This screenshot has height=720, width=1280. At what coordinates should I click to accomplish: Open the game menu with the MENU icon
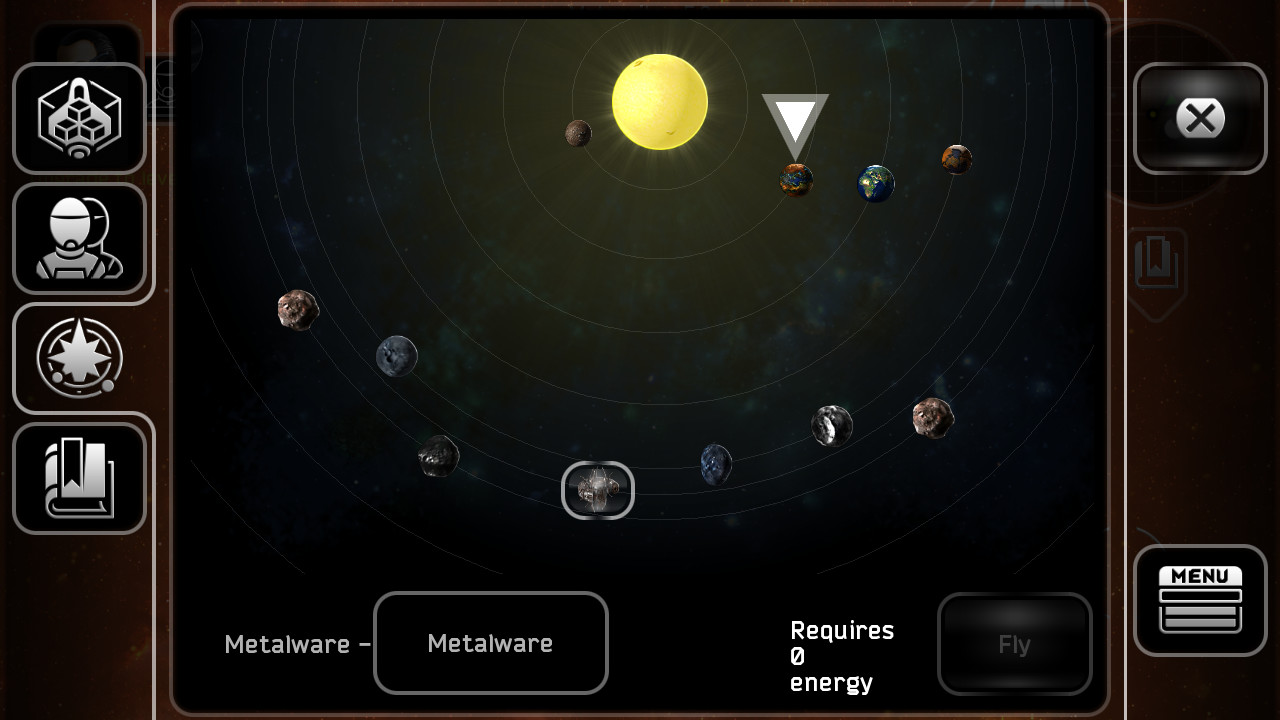(1199, 600)
